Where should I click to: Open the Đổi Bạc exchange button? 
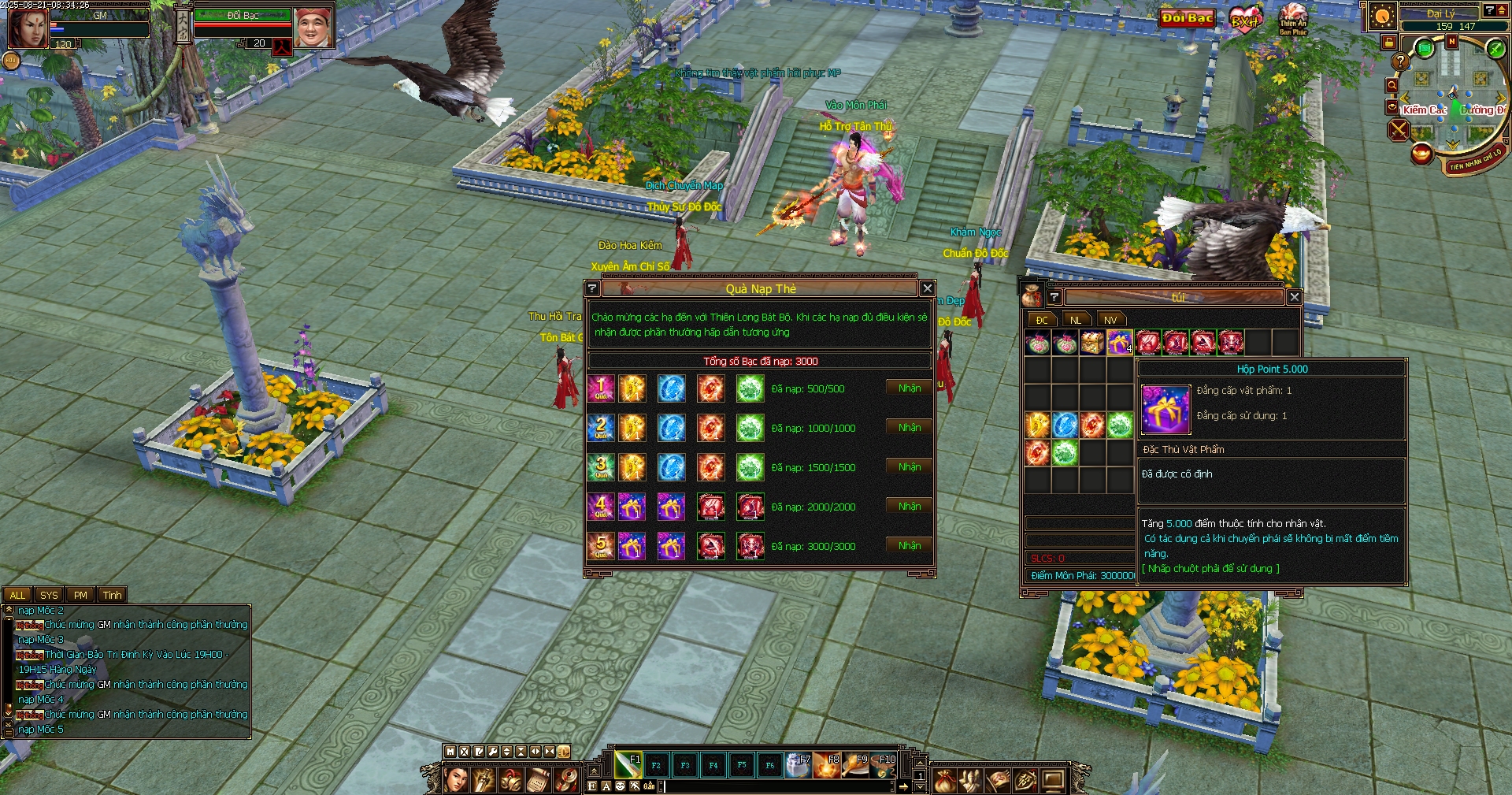point(1187,18)
